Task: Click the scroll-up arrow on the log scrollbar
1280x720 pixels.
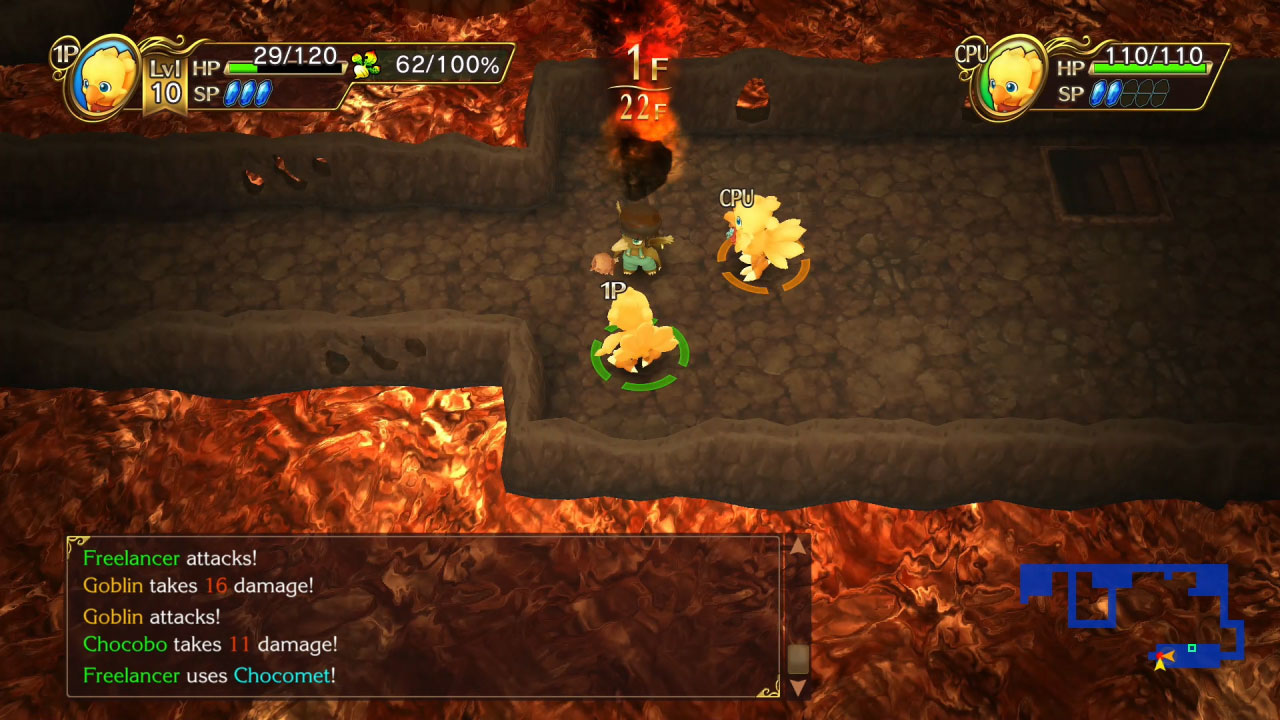Action: coord(797,548)
